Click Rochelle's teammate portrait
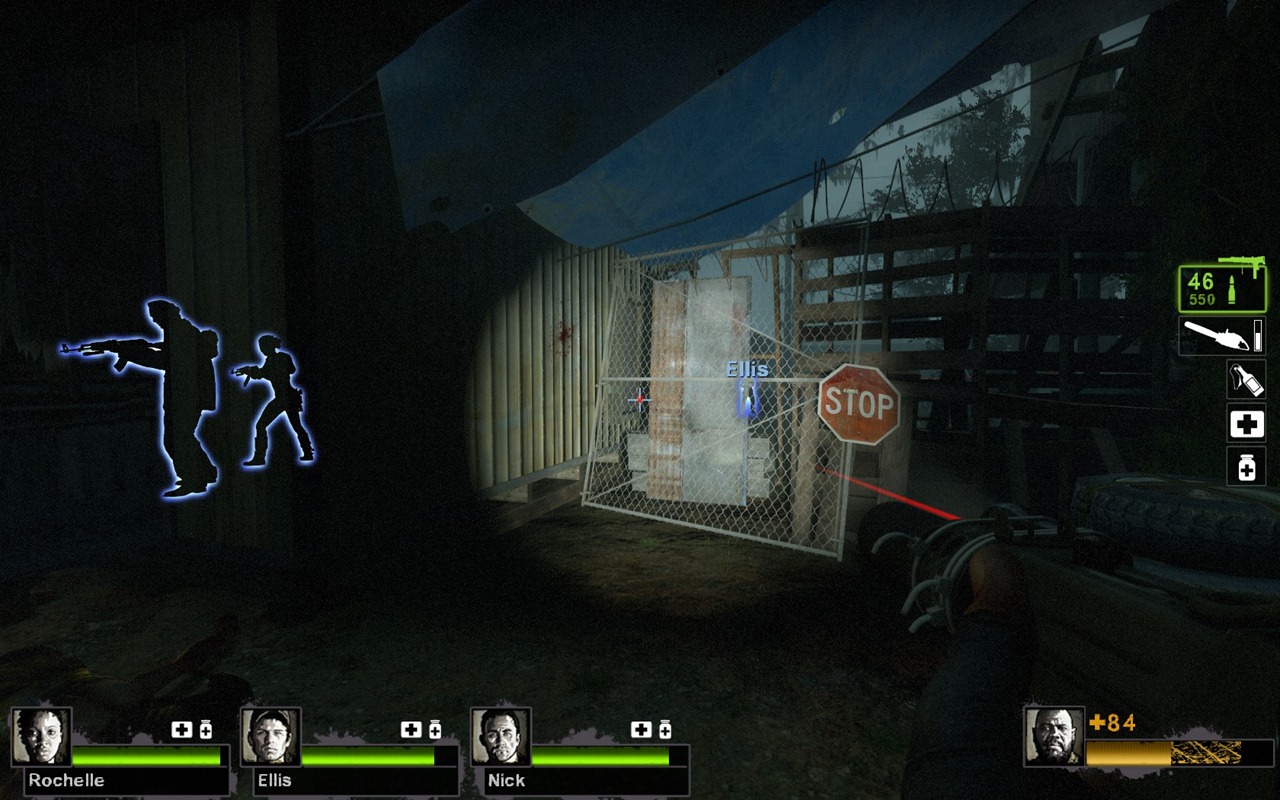The image size is (1280, 800). (x=41, y=737)
